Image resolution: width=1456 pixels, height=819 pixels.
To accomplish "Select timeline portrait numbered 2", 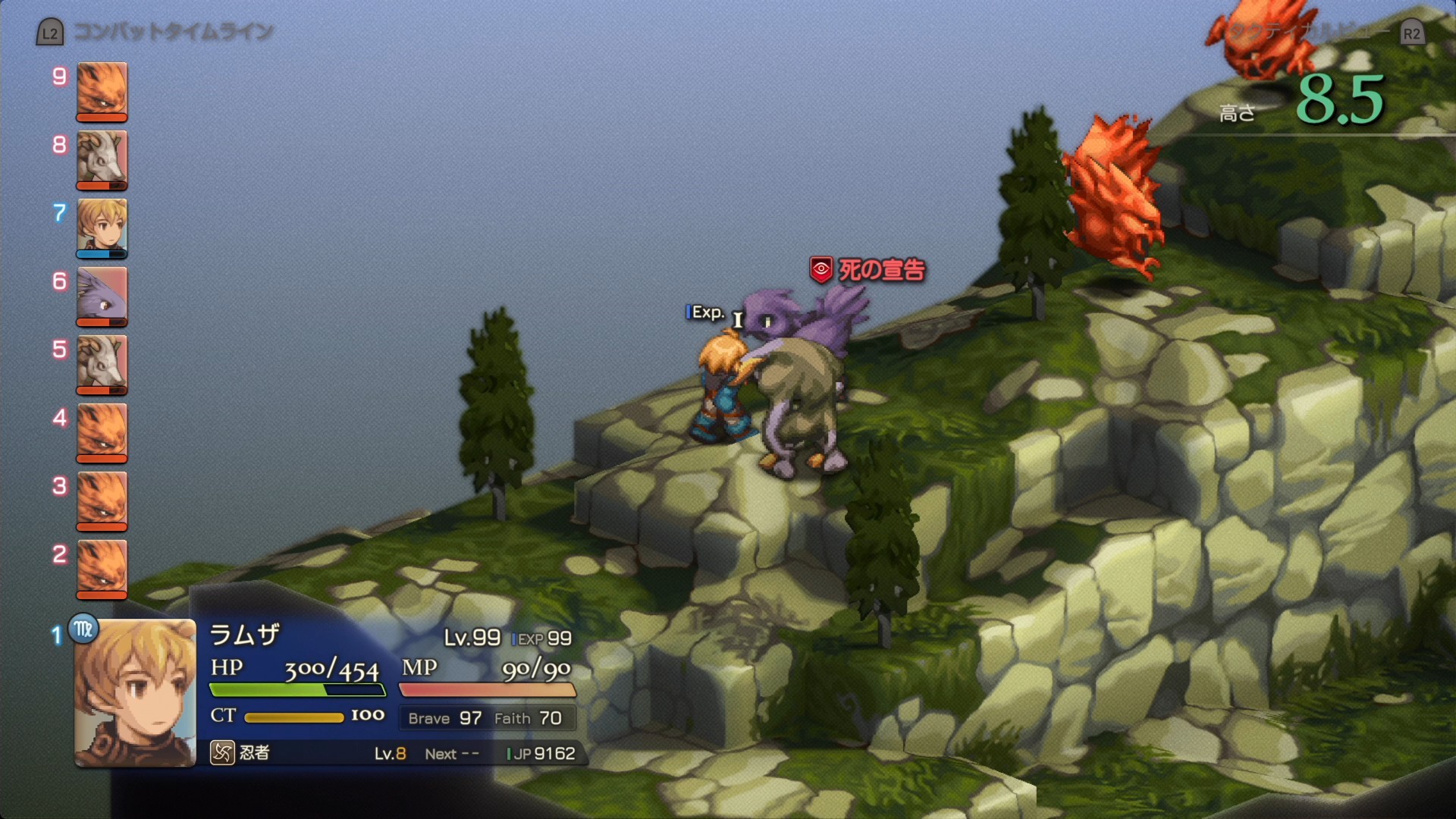I will pyautogui.click(x=102, y=569).
